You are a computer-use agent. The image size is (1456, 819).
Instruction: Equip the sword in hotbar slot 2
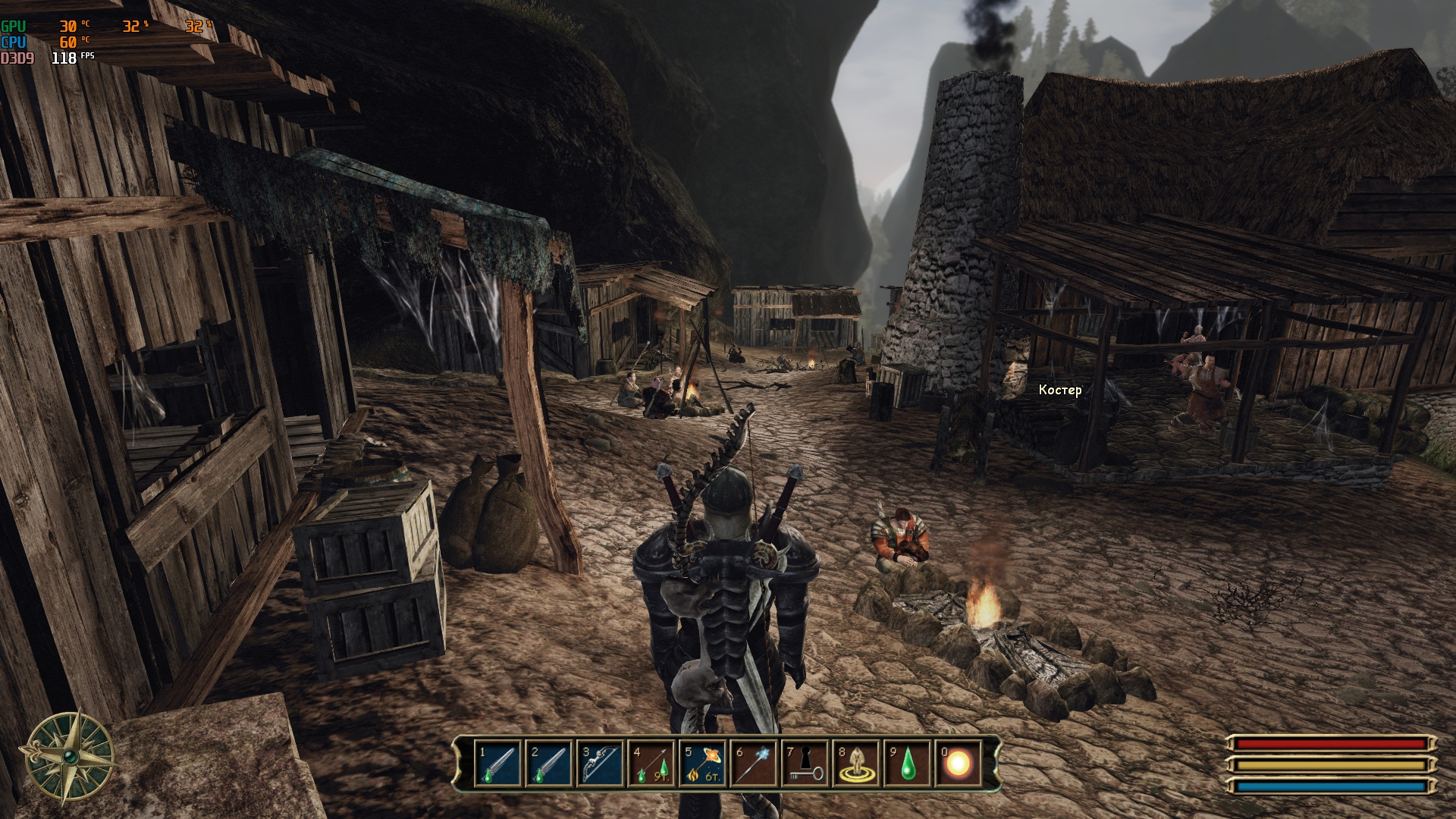tap(550, 763)
